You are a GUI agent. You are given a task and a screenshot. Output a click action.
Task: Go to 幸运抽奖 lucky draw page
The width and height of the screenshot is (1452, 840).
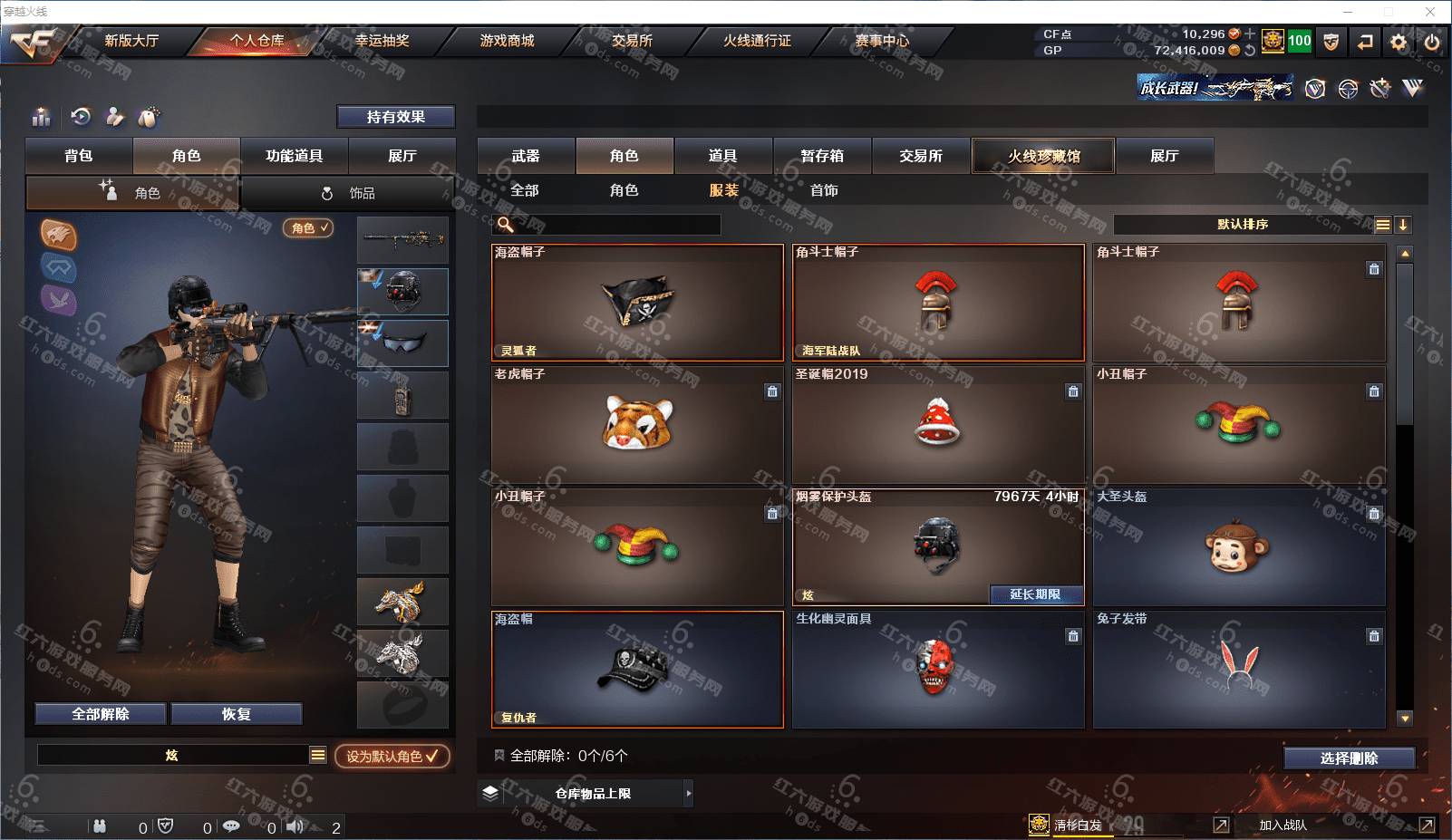(382, 41)
